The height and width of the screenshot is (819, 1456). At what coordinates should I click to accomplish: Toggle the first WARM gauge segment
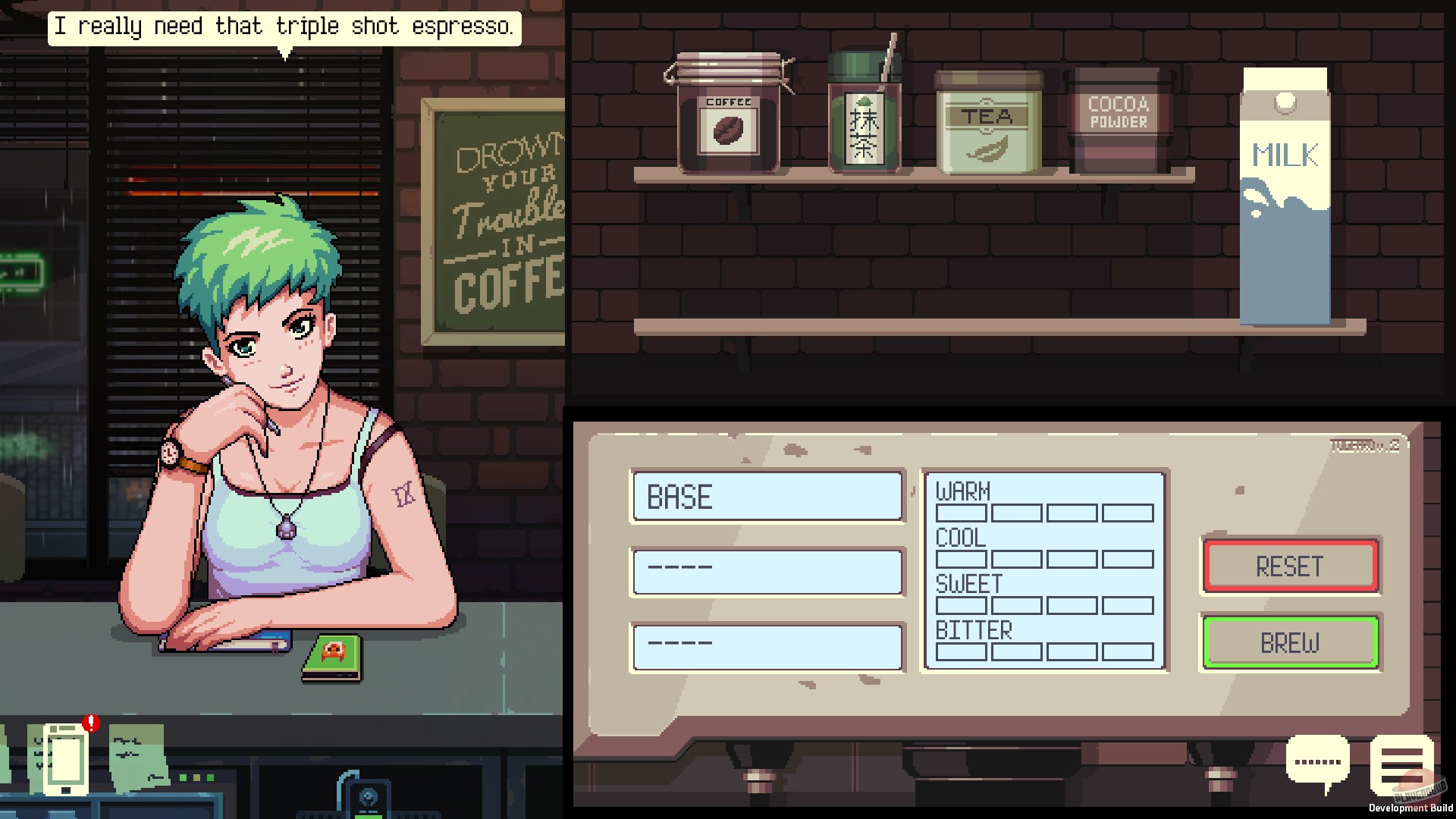[961, 513]
